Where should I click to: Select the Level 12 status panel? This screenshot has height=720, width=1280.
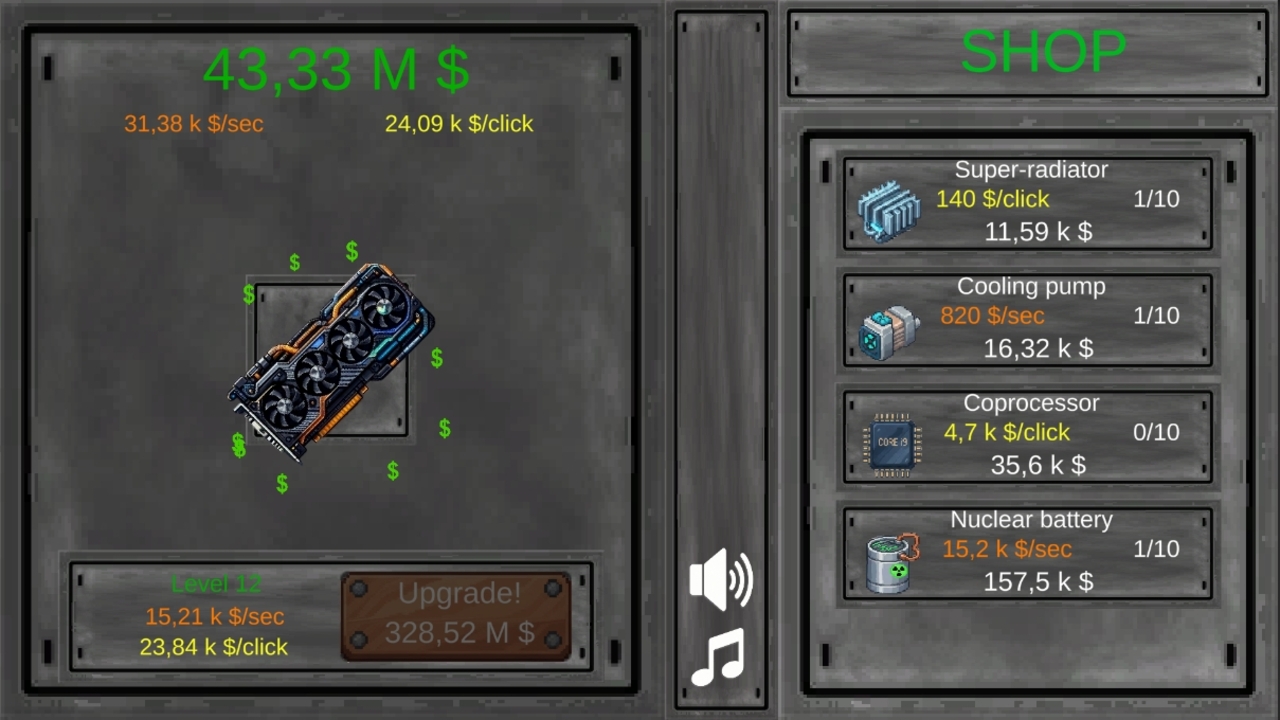tap(215, 584)
